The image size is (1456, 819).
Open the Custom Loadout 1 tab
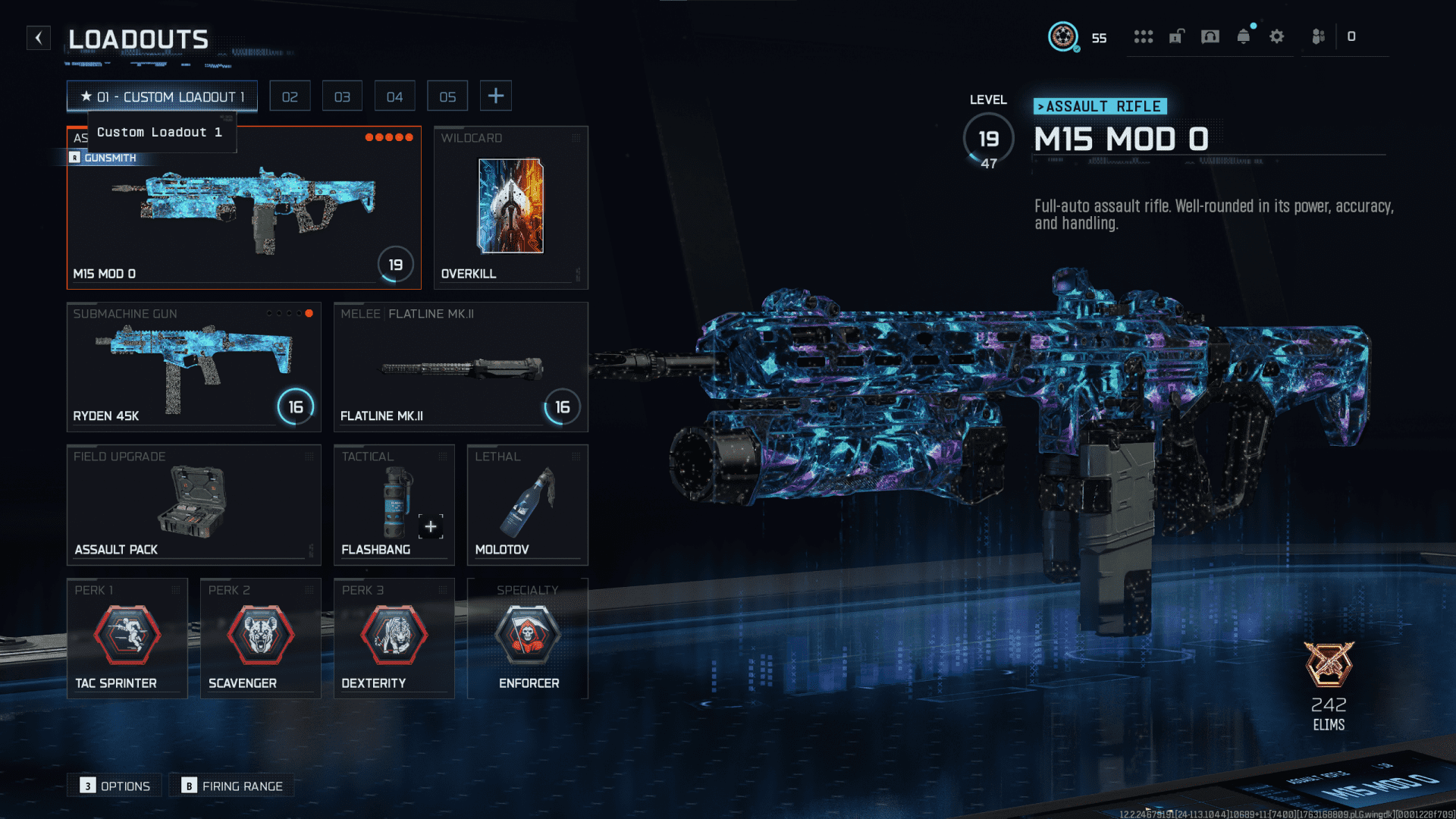(x=161, y=96)
